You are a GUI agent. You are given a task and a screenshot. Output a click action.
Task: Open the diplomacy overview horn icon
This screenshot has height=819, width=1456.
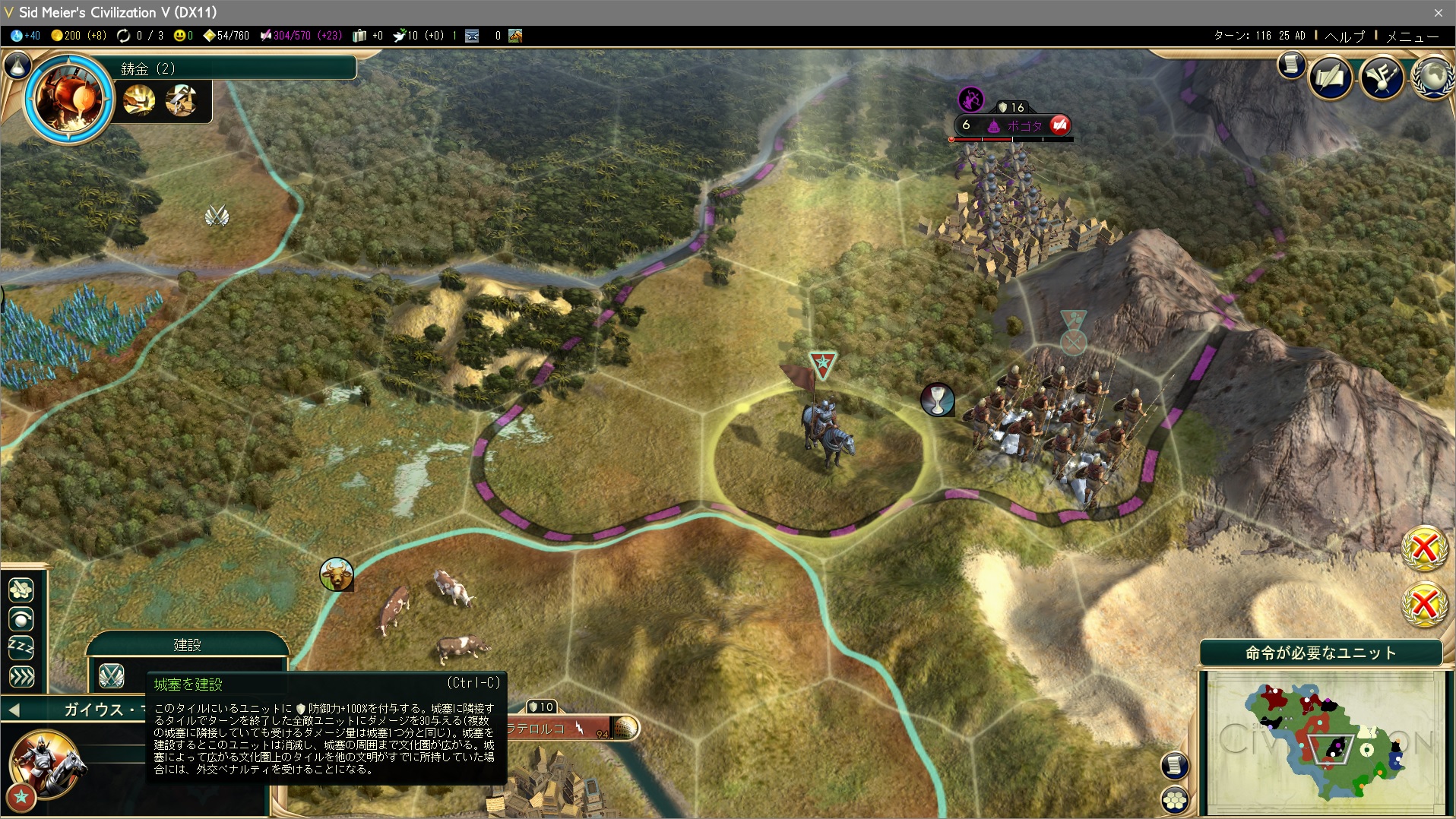1381,77
